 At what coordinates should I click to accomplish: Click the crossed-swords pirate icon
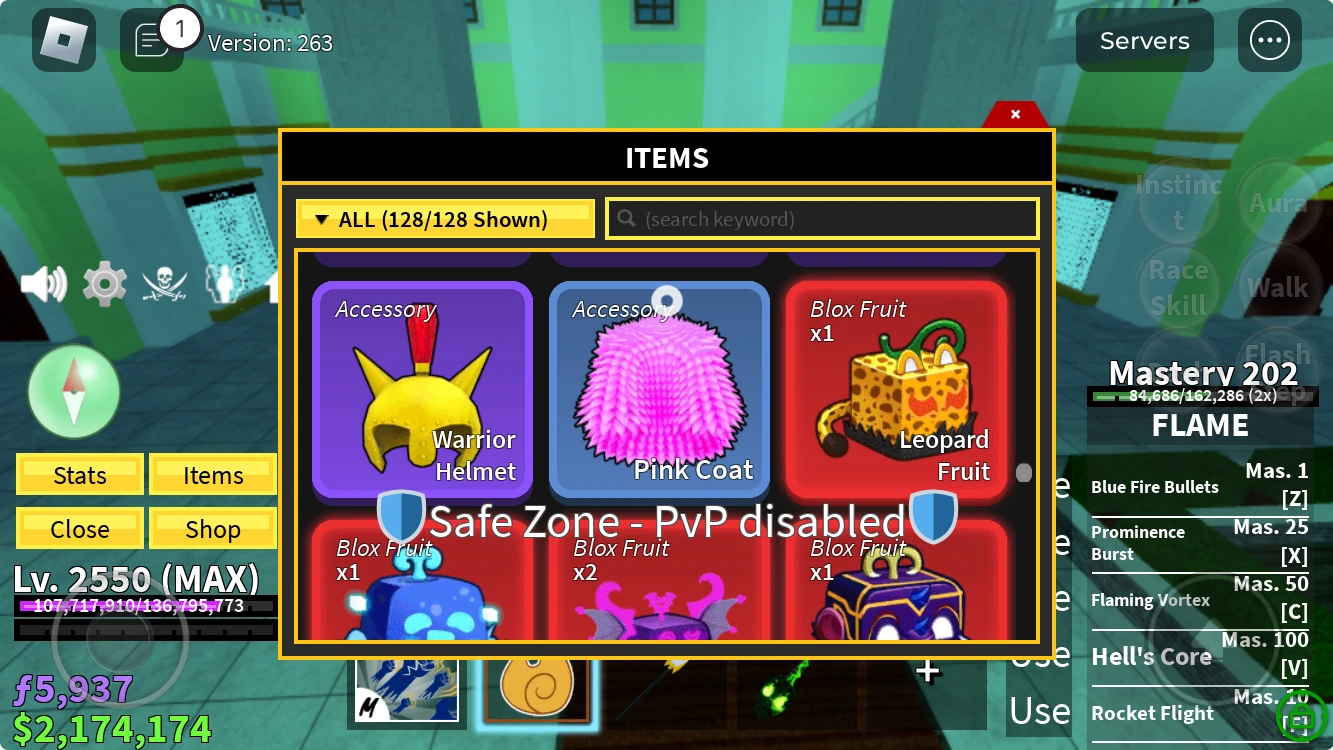pos(165,283)
